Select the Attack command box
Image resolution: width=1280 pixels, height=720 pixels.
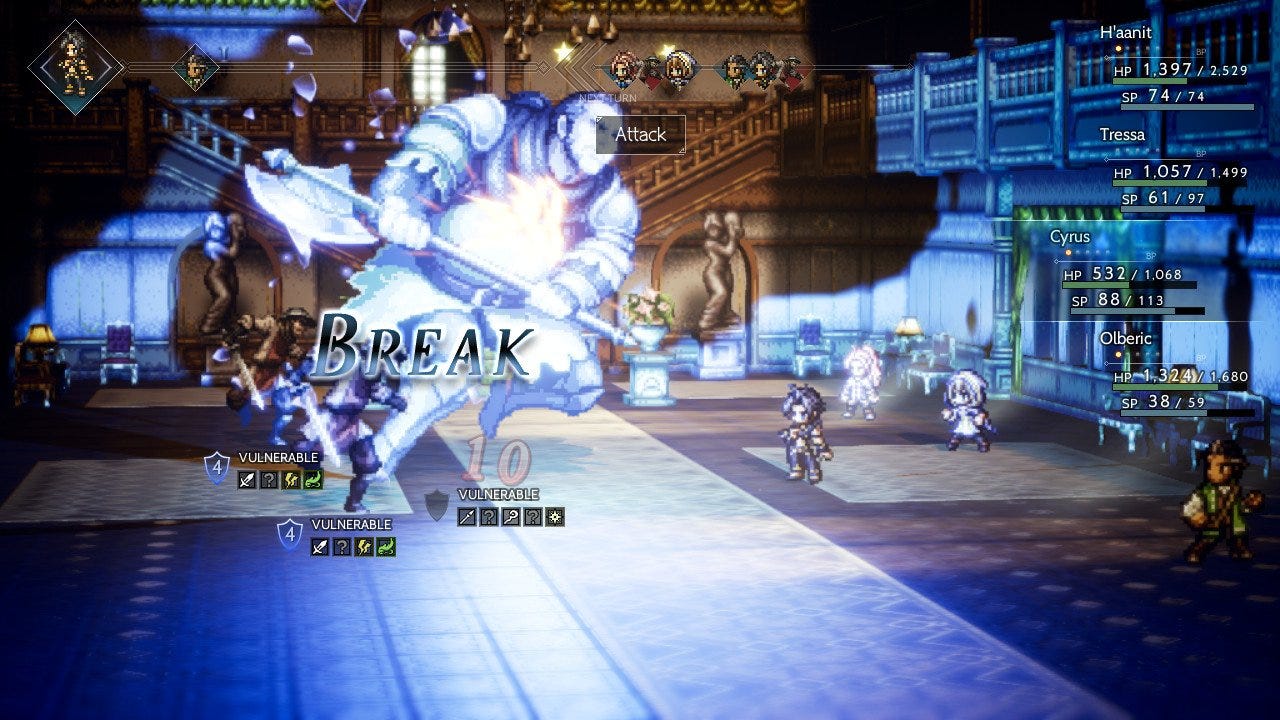pos(640,135)
